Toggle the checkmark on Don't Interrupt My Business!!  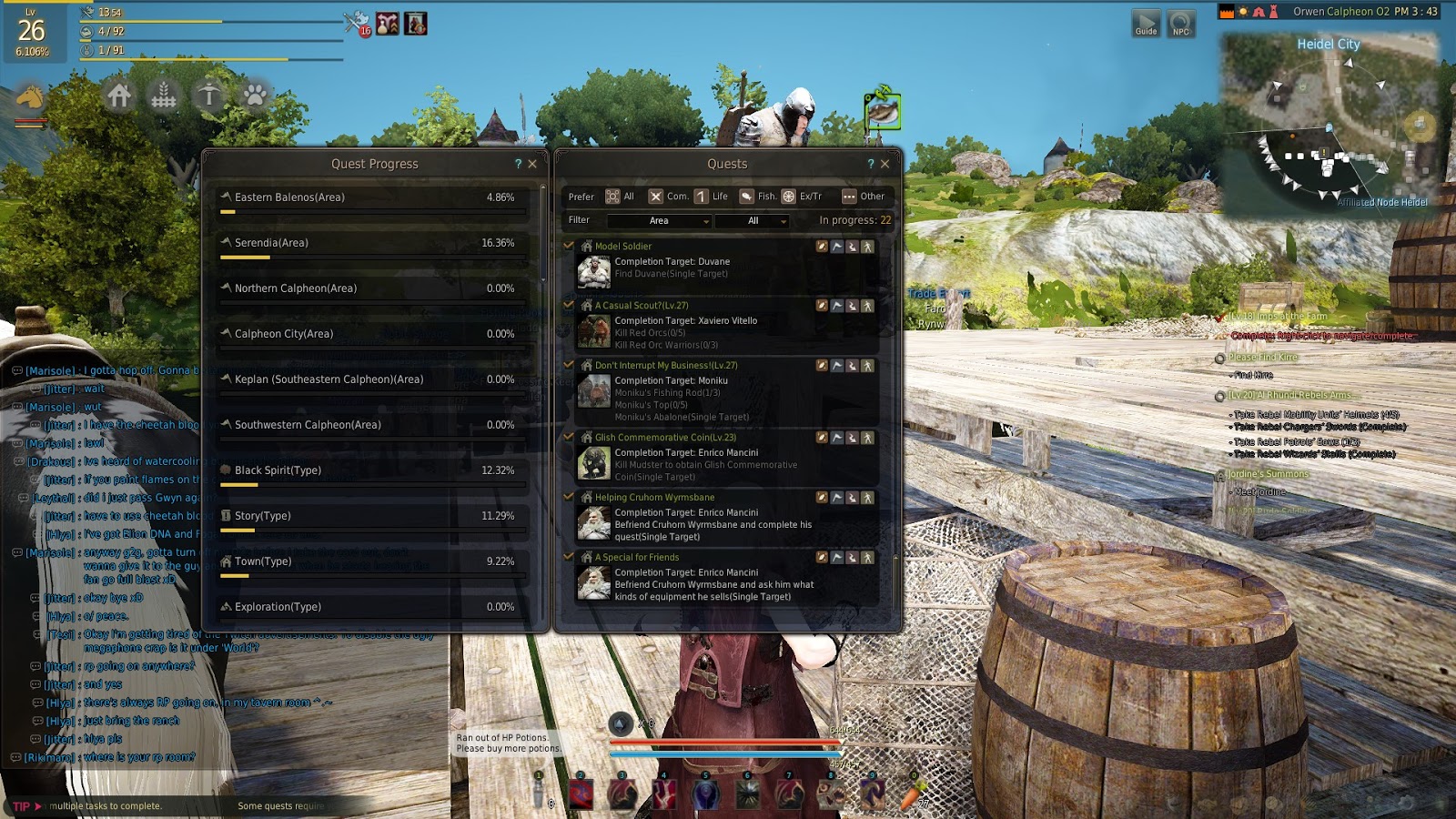click(x=568, y=365)
